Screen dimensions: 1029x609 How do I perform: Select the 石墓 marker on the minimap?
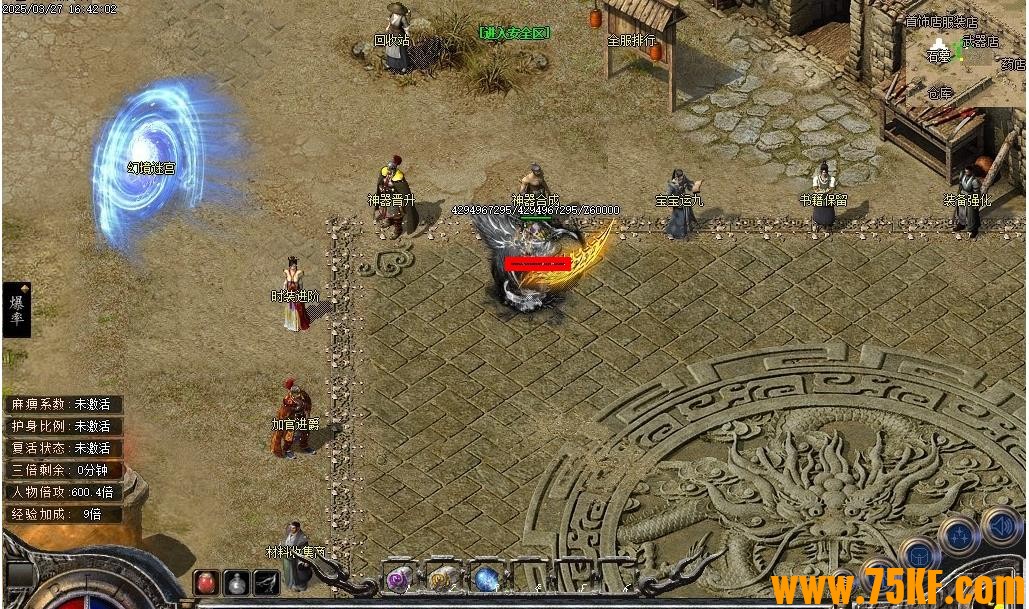[x=938, y=57]
